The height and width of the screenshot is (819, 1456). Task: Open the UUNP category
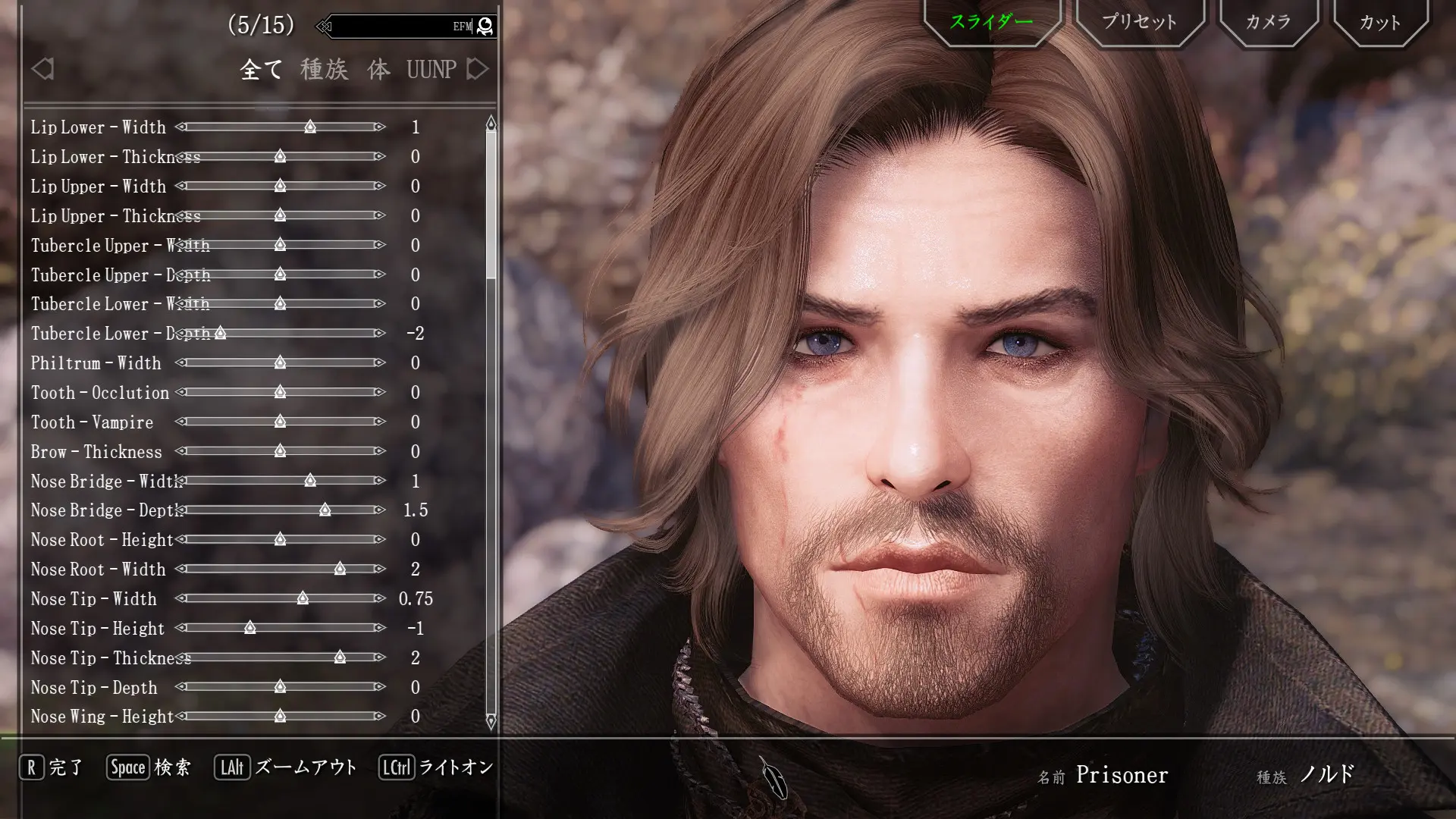tap(431, 70)
